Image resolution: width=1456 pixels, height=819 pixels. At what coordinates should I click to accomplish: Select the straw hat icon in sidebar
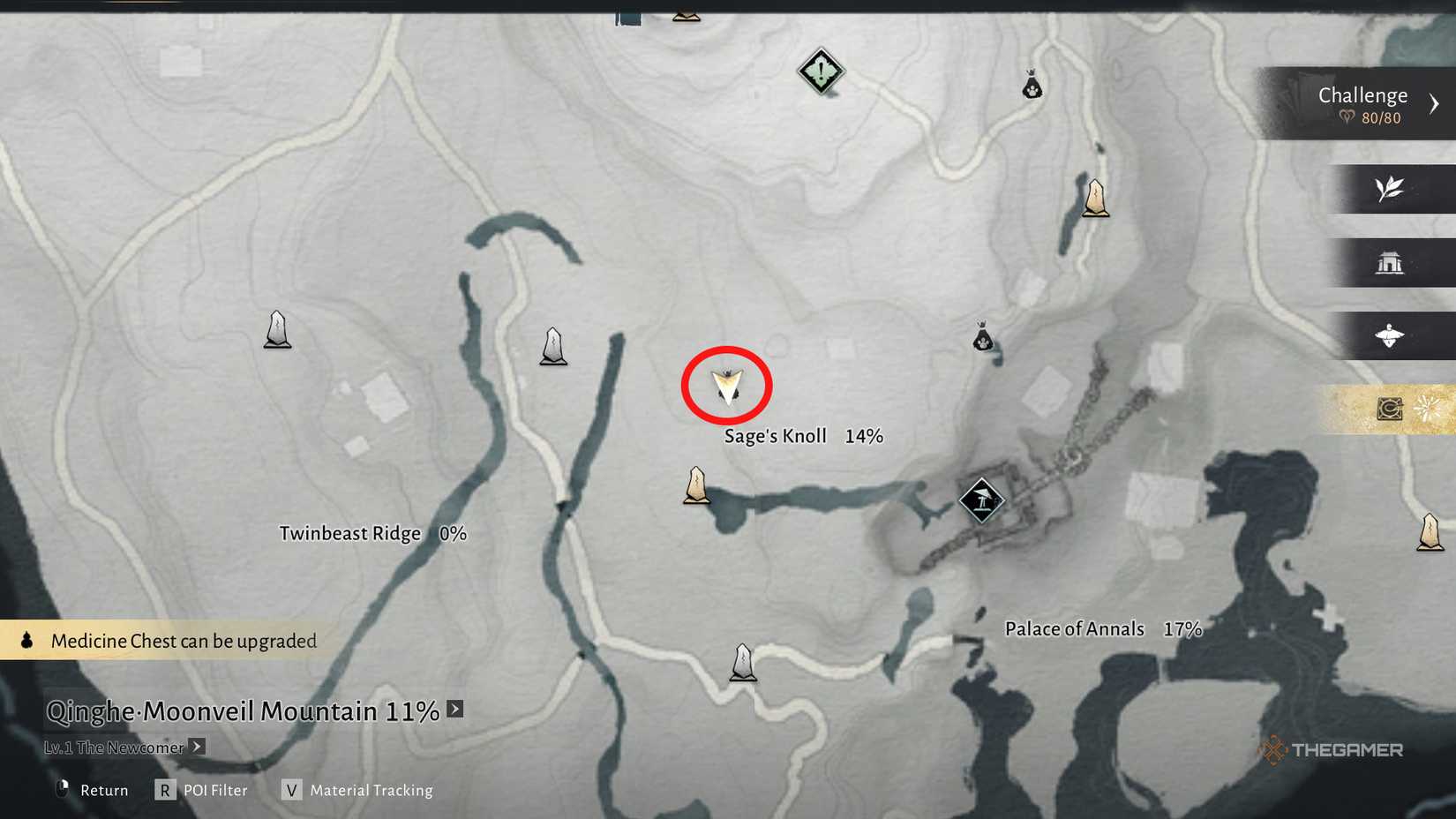(x=1391, y=335)
